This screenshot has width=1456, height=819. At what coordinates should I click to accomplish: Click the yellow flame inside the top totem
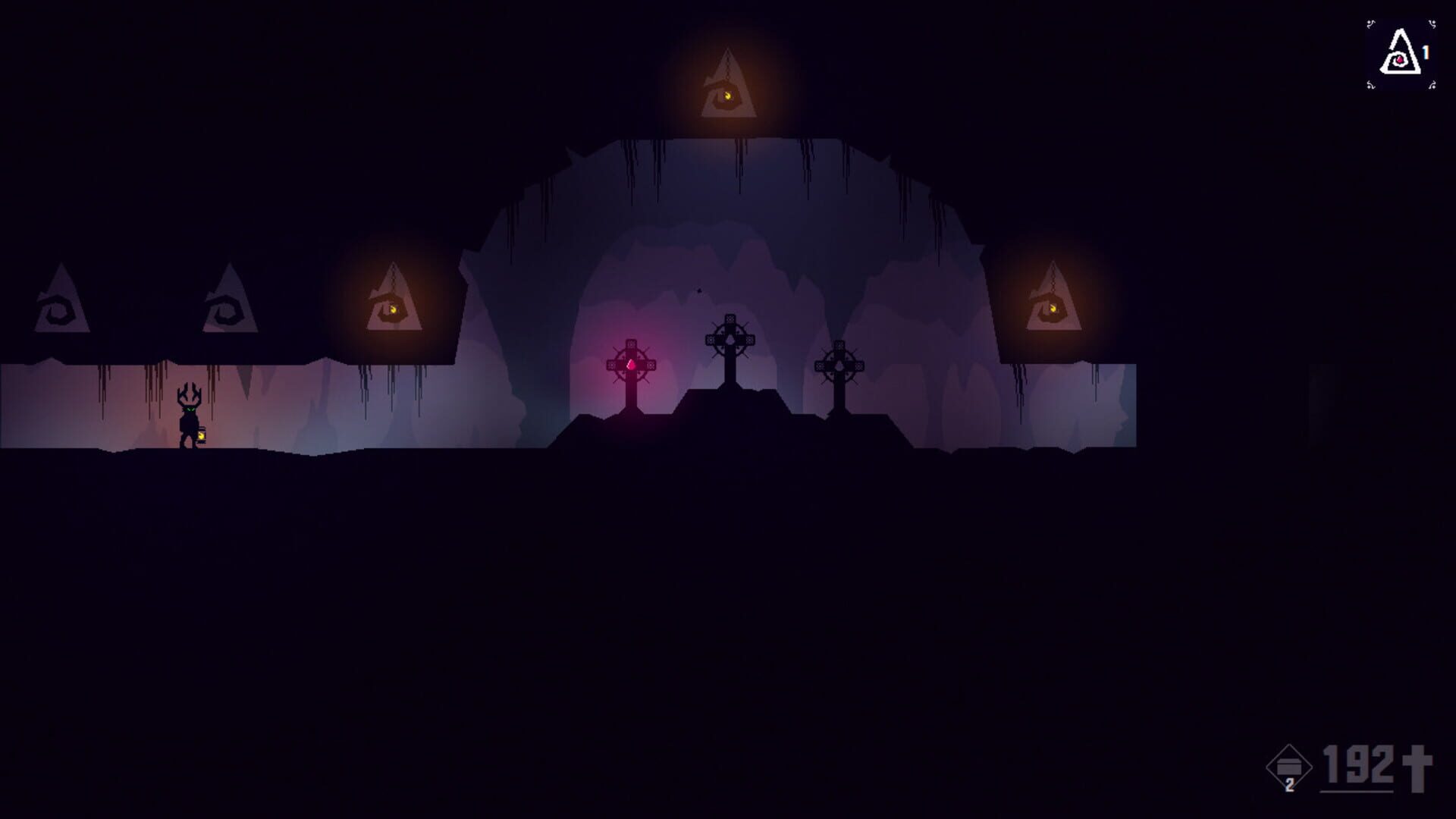pos(728,95)
